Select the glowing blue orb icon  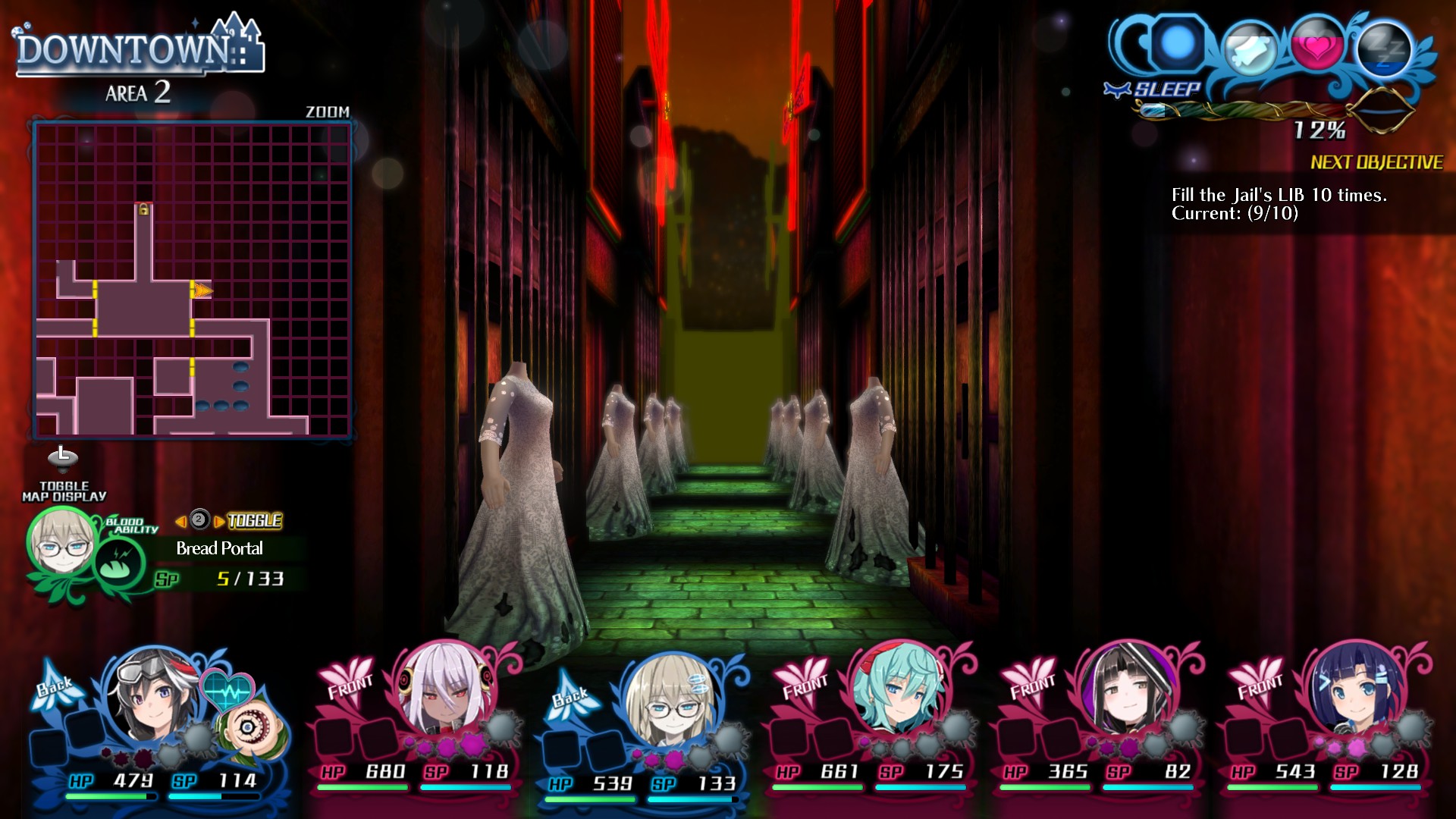point(1177,43)
